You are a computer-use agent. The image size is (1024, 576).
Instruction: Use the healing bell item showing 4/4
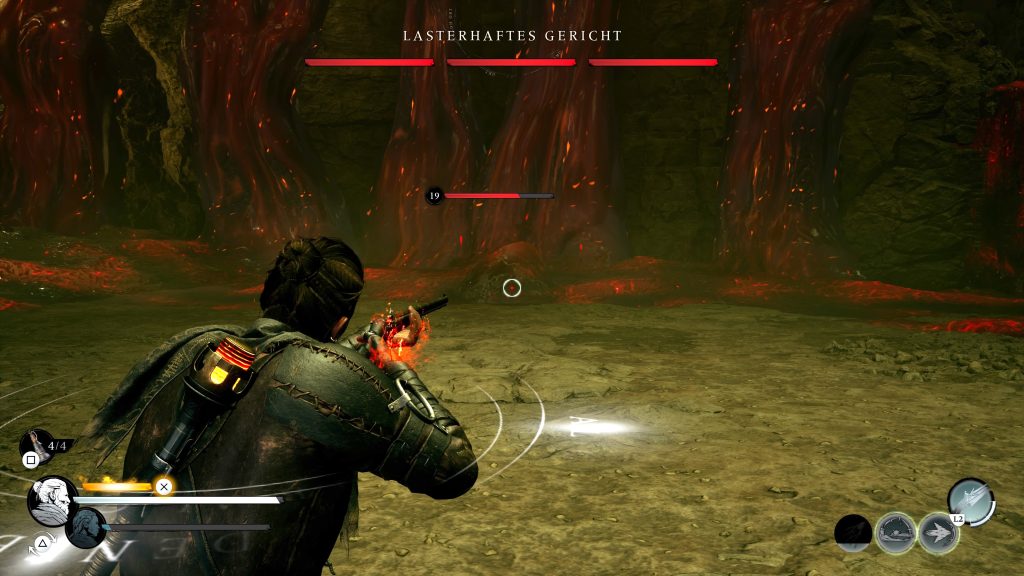coord(36,443)
